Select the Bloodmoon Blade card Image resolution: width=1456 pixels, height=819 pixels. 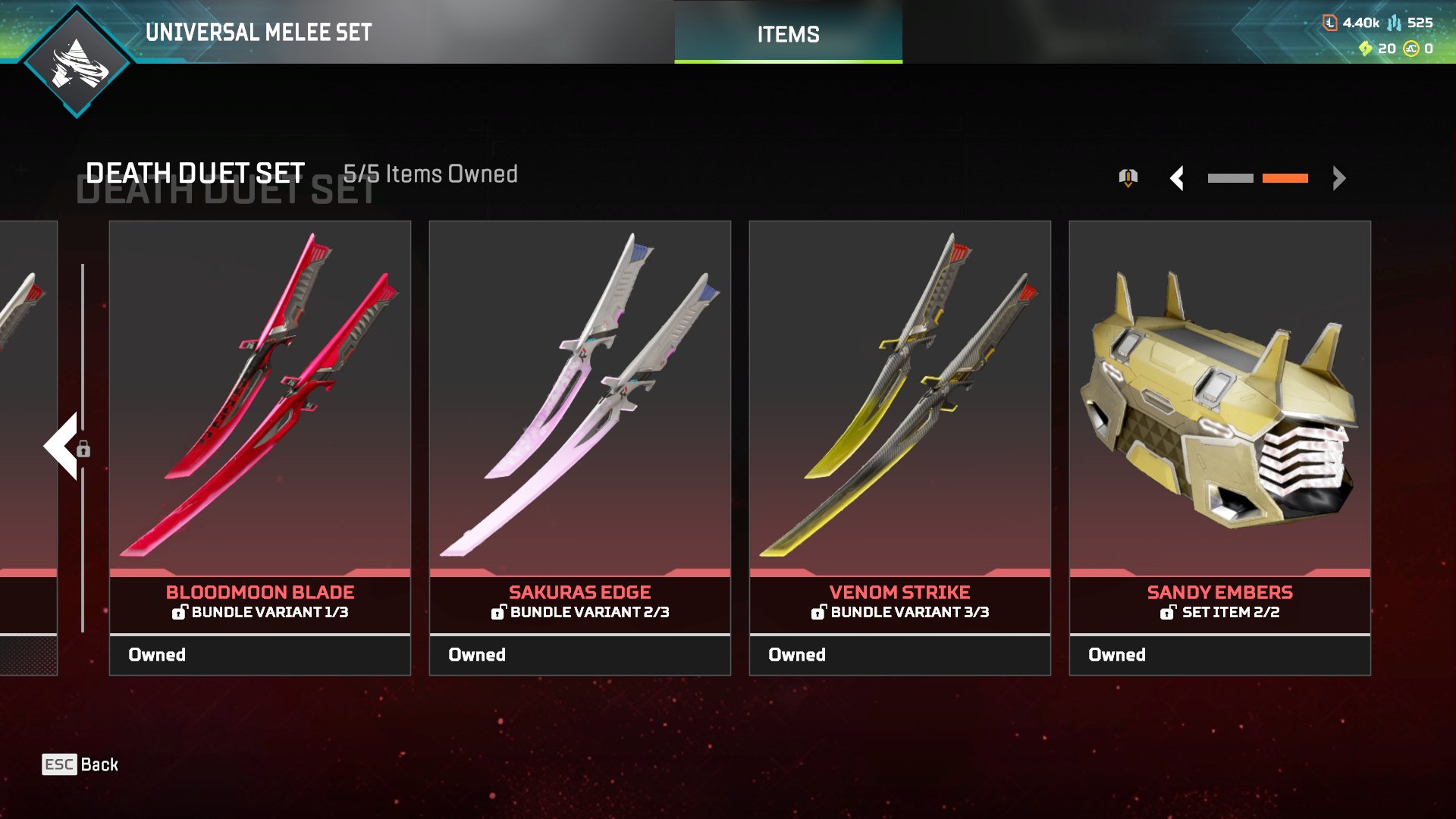click(260, 447)
